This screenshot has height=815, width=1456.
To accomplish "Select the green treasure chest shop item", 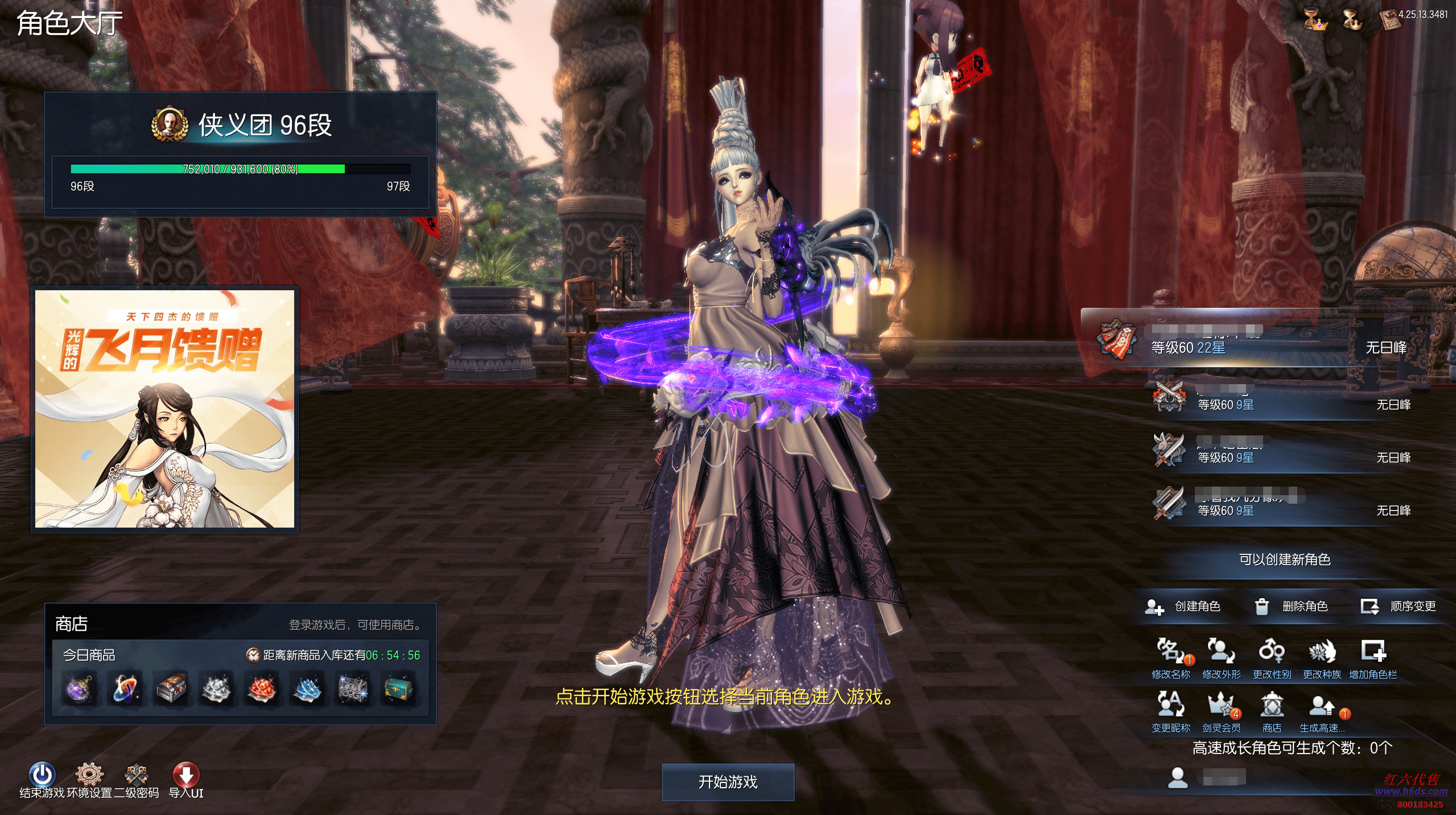I will [399, 689].
